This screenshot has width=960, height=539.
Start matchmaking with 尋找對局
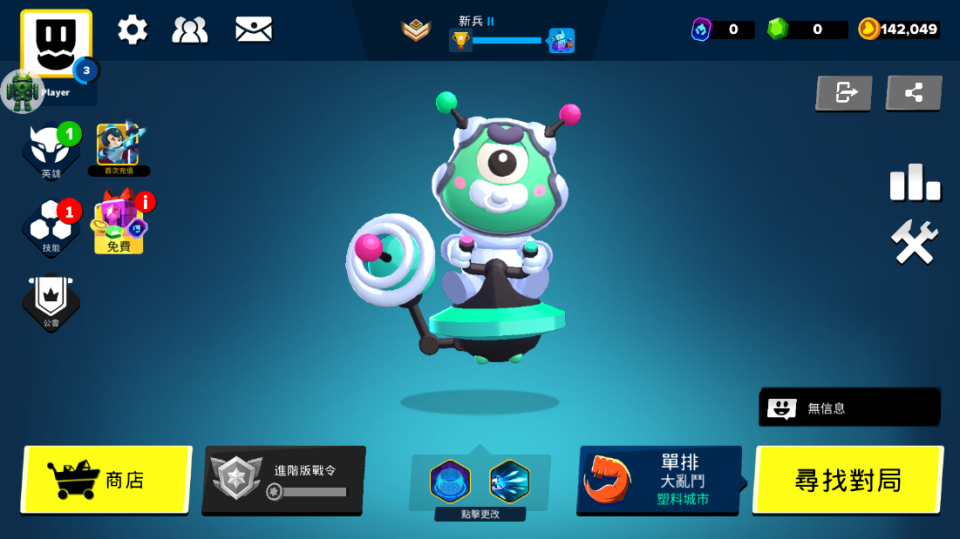(x=847, y=480)
